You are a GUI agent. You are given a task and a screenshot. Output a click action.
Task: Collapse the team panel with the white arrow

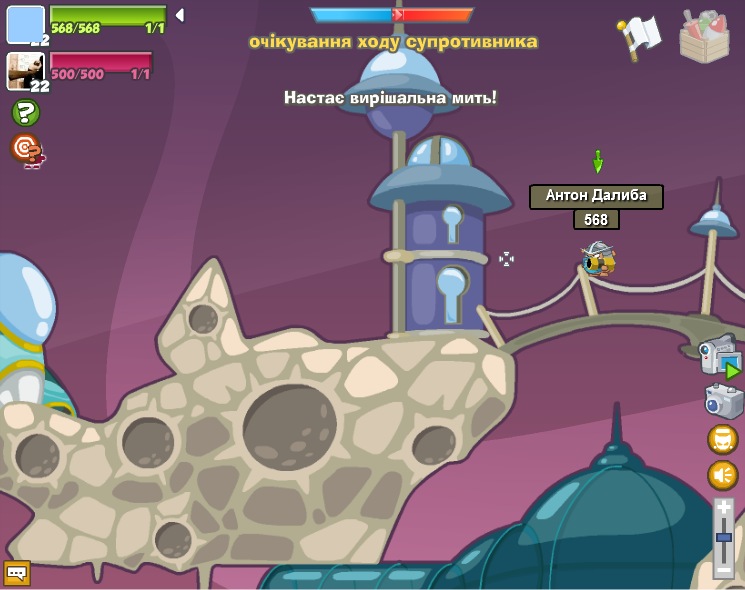(x=179, y=15)
